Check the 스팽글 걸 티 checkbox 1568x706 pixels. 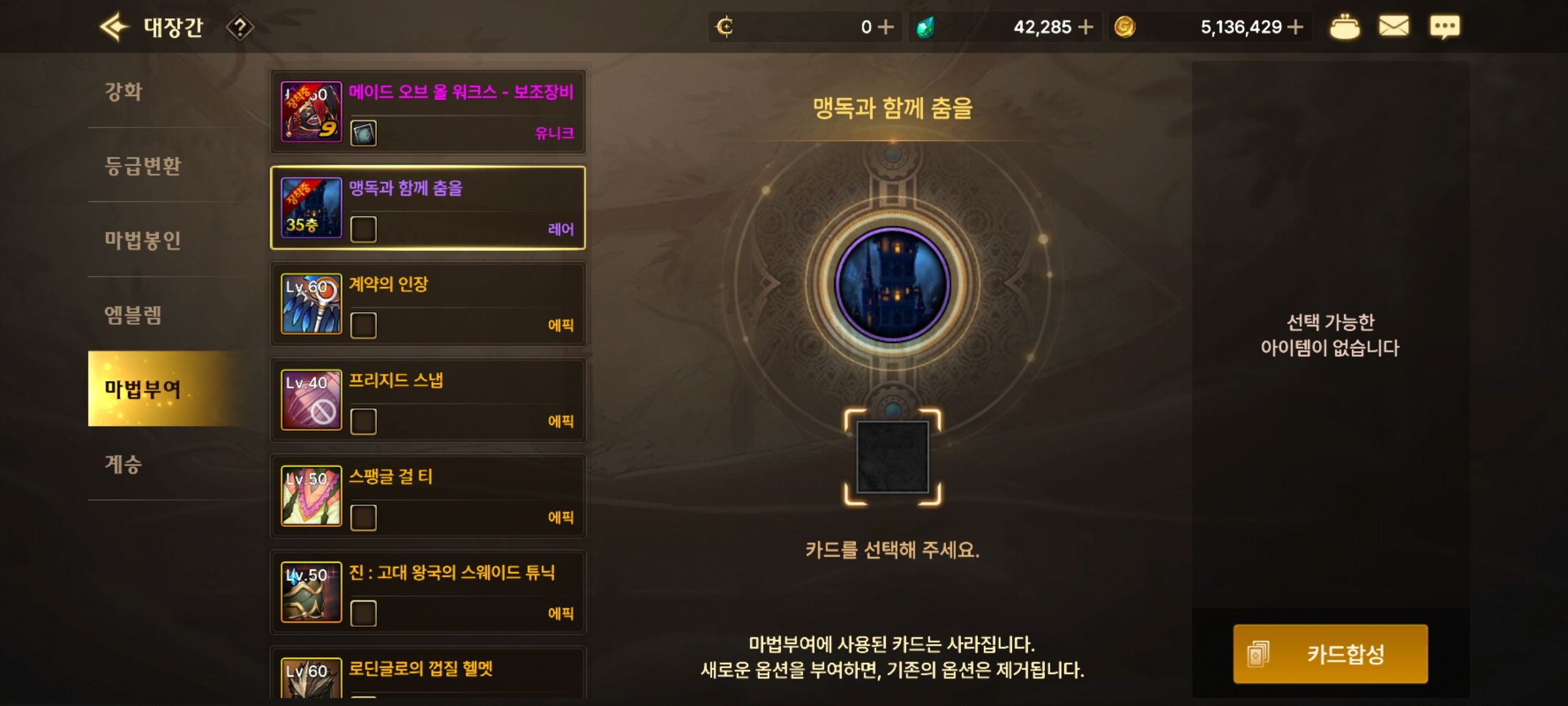(x=362, y=518)
